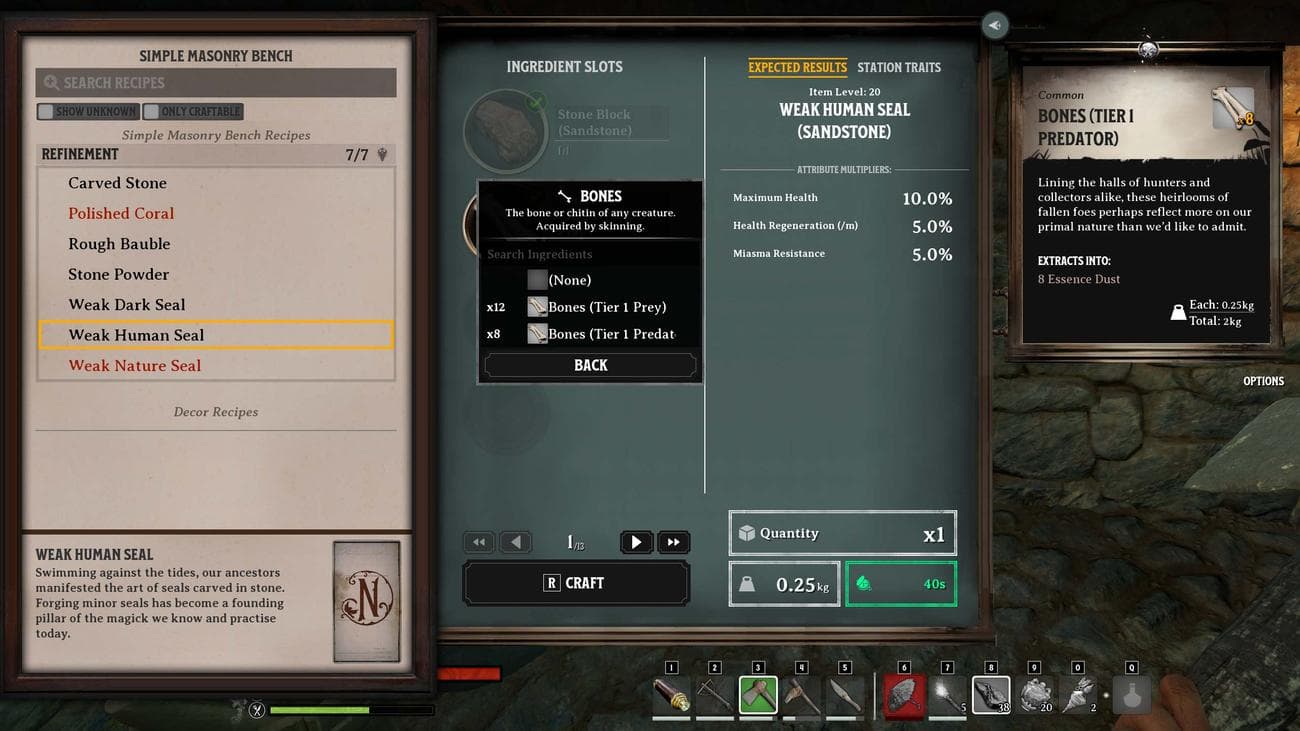Enable the Only Craftable filter
Viewport: 1300px width, 731px height.
click(x=152, y=112)
